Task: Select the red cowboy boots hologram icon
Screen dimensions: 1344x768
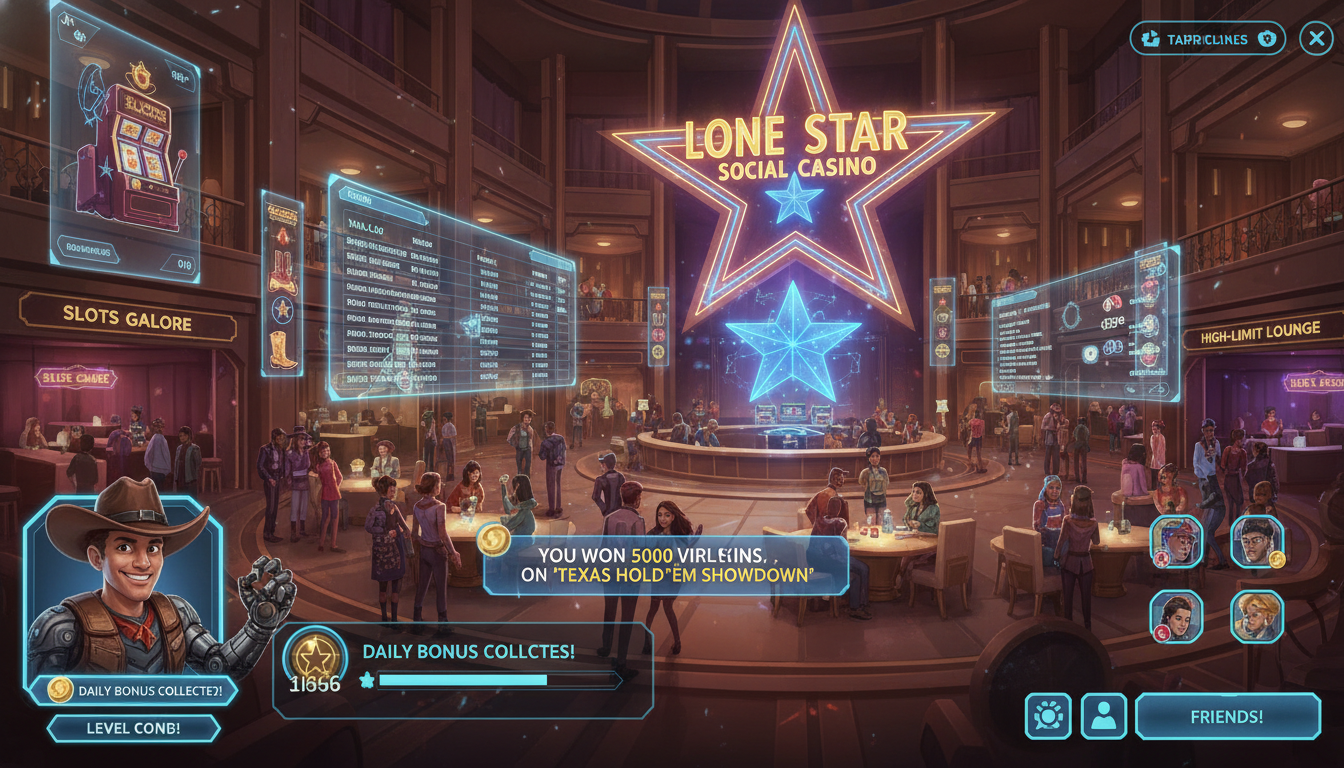Action: click(x=281, y=272)
